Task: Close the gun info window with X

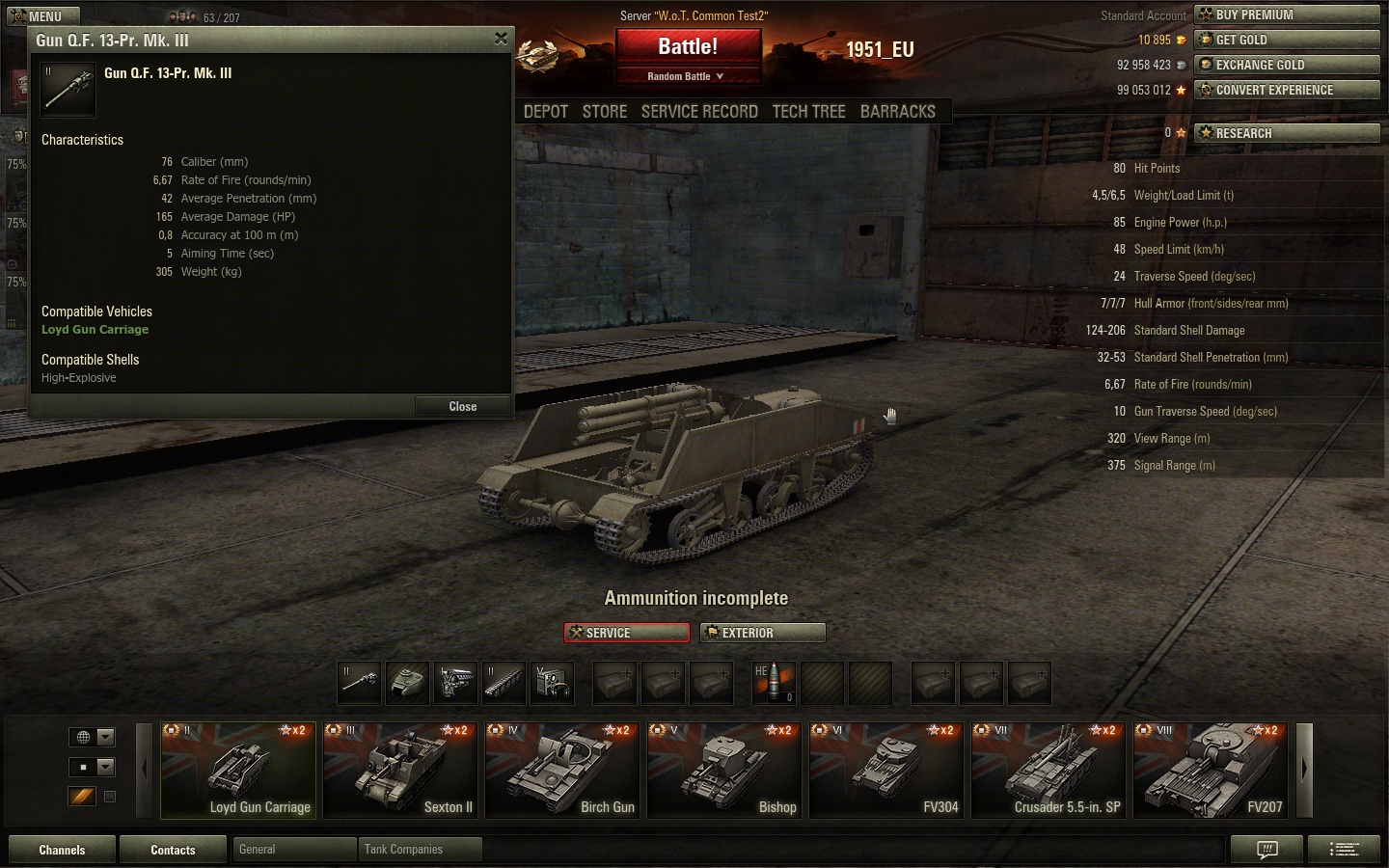Action: pos(501,39)
